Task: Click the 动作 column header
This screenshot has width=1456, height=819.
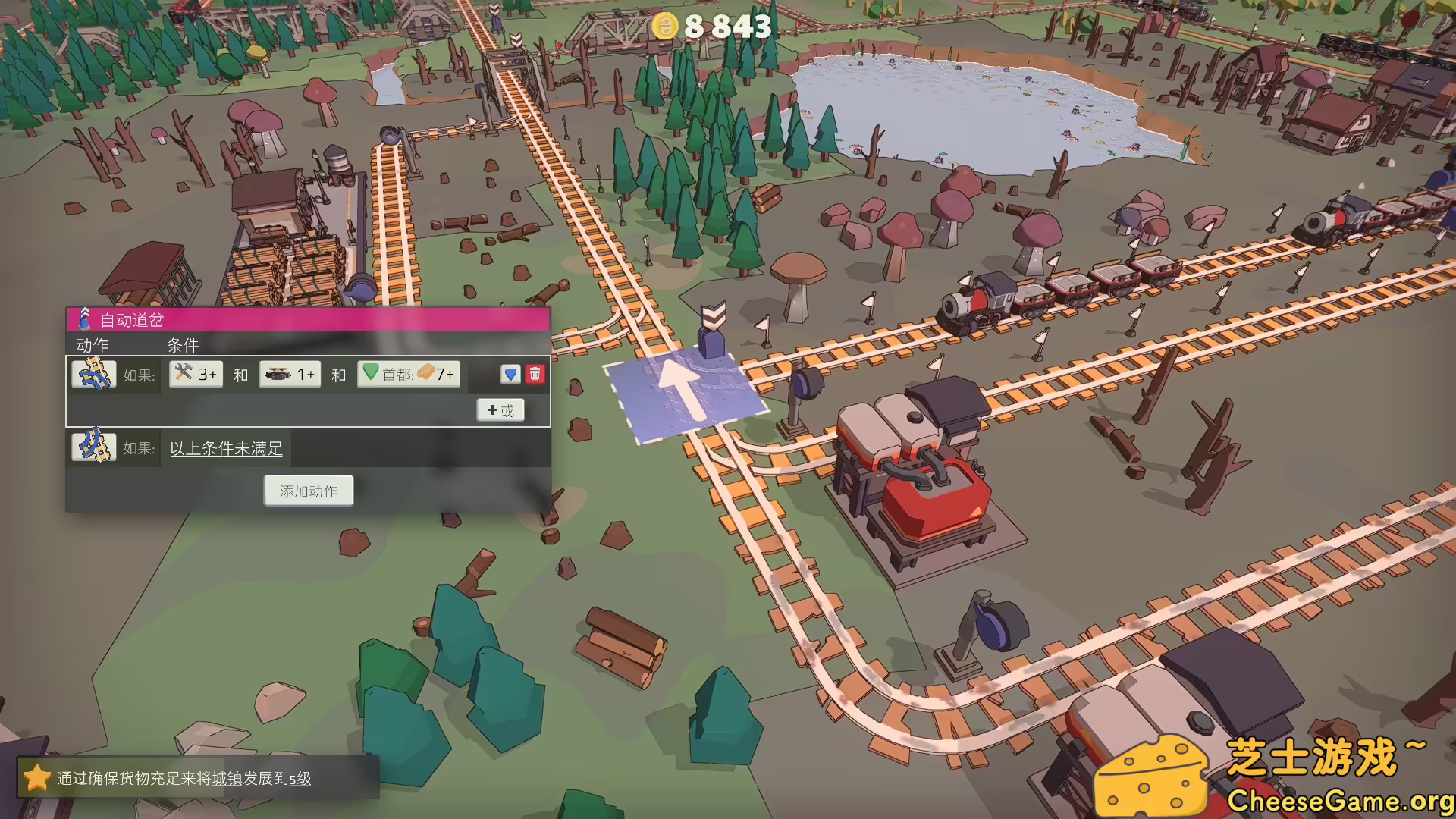Action: pos(92,345)
